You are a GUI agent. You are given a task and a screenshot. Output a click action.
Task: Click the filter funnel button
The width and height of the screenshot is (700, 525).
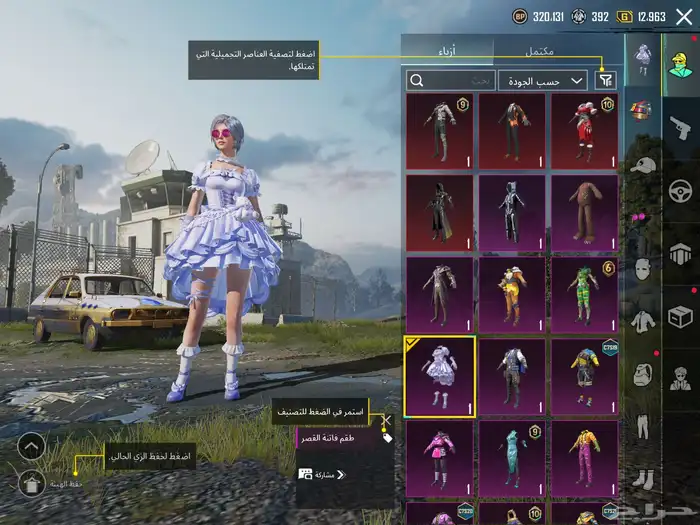pos(606,80)
